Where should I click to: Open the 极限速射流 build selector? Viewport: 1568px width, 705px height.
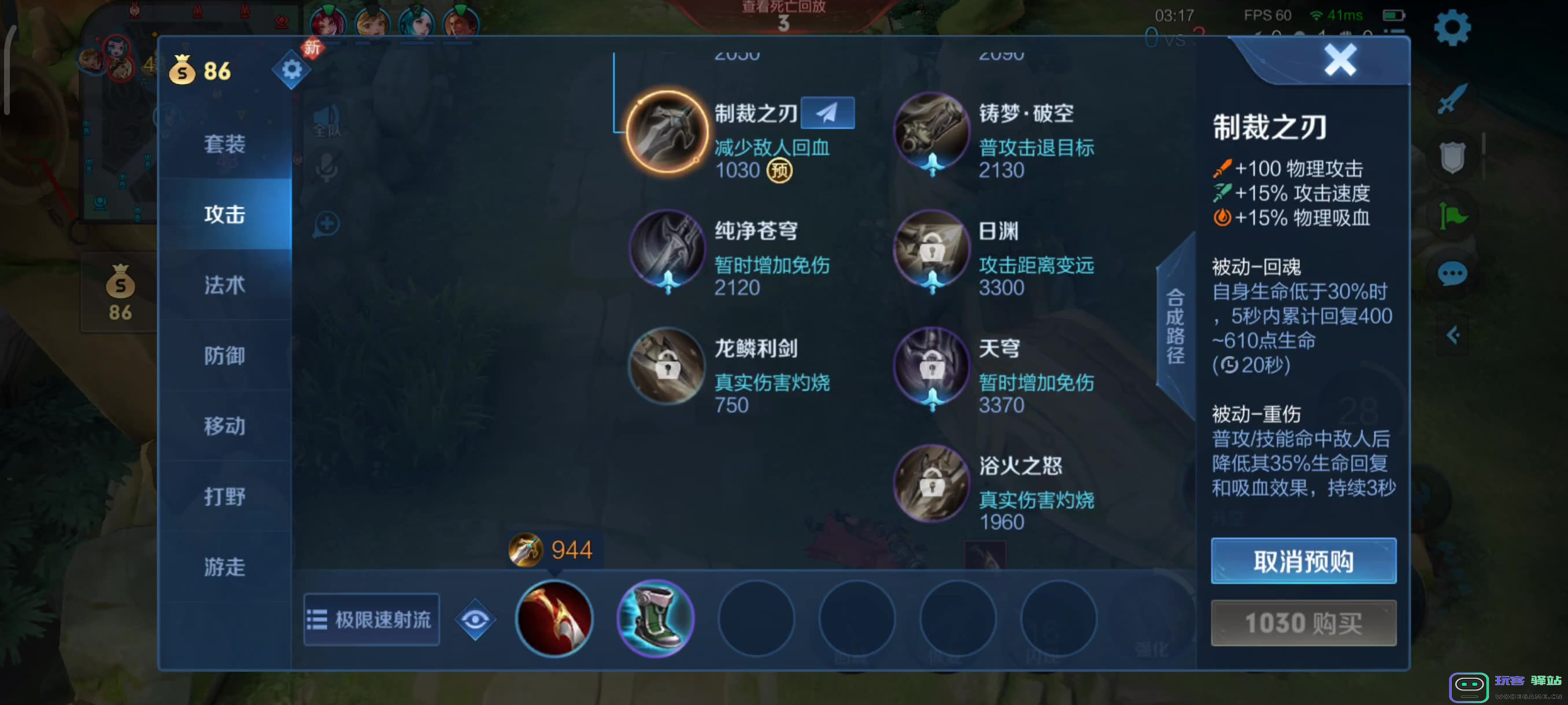[x=371, y=619]
